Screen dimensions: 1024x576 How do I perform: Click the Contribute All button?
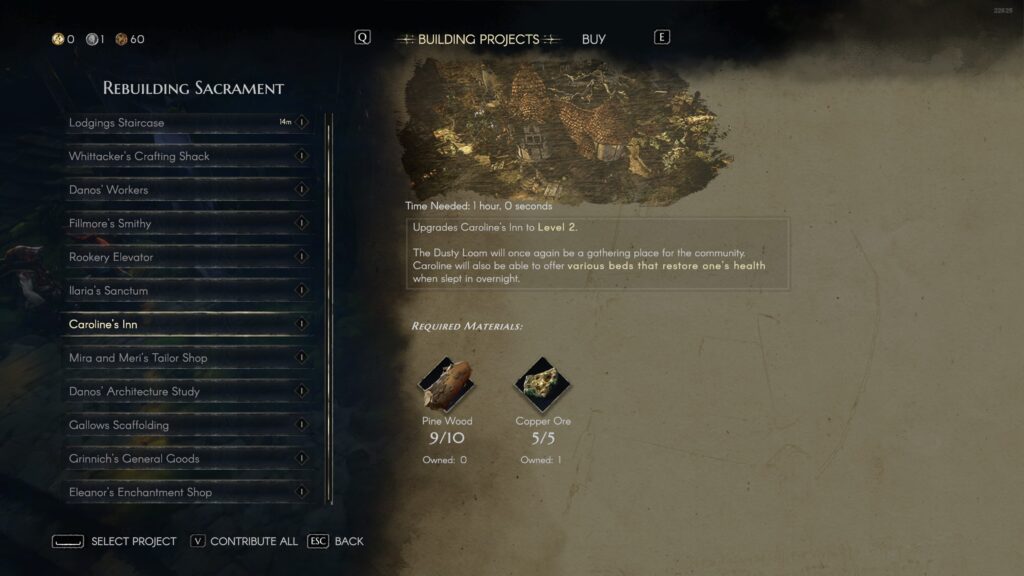point(244,541)
